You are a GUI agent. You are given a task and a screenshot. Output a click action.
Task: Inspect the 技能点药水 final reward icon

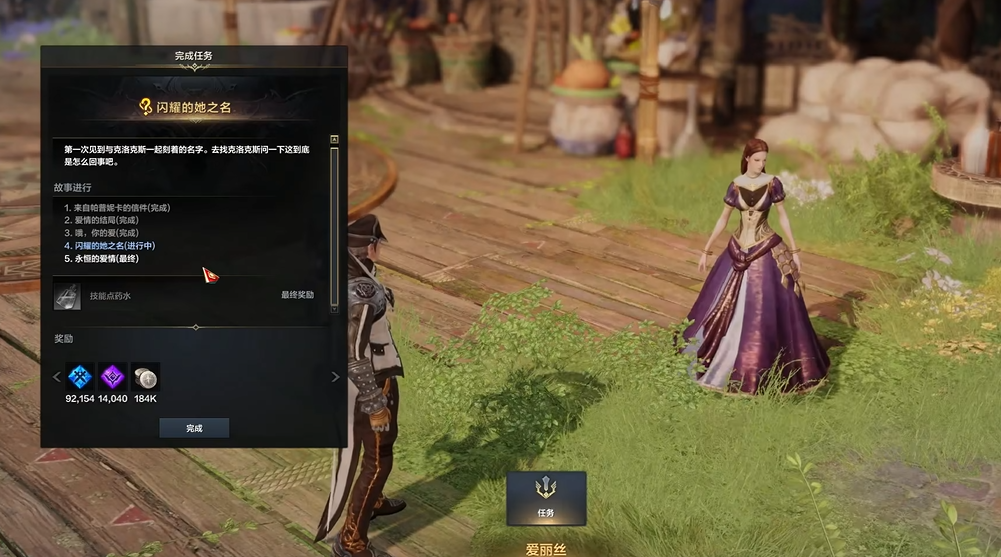click(67, 295)
